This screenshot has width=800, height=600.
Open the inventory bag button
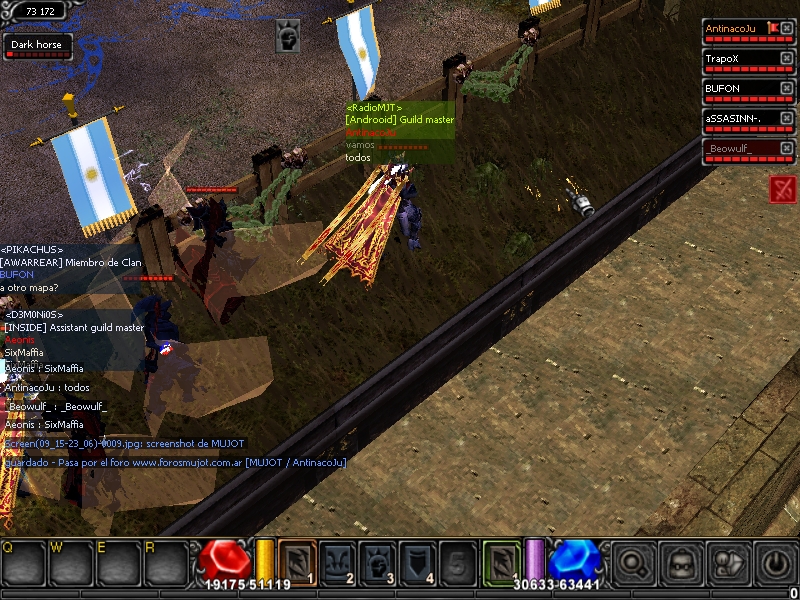680,564
